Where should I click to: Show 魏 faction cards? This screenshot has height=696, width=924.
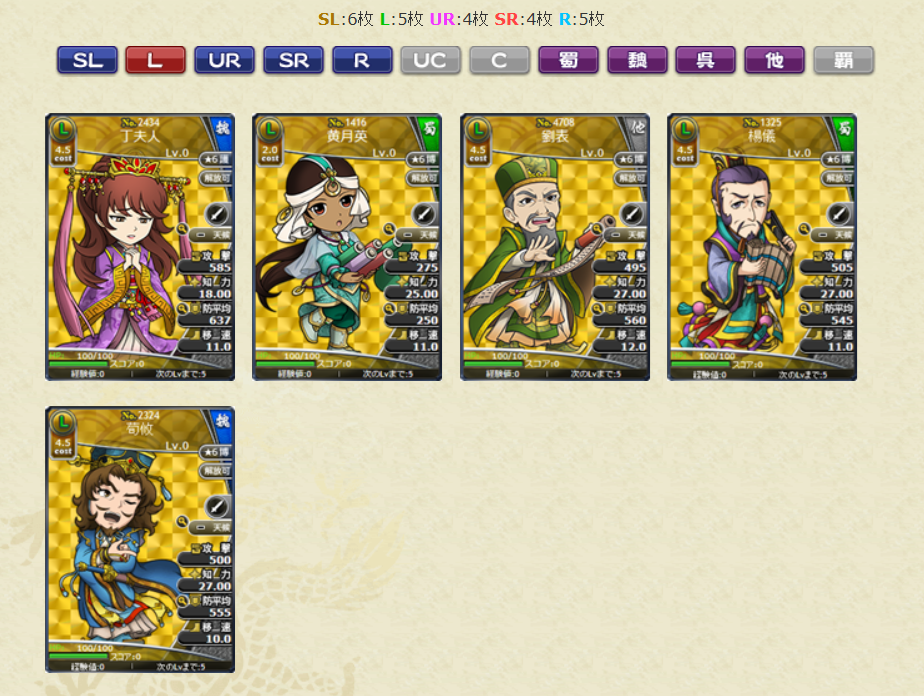coord(637,60)
